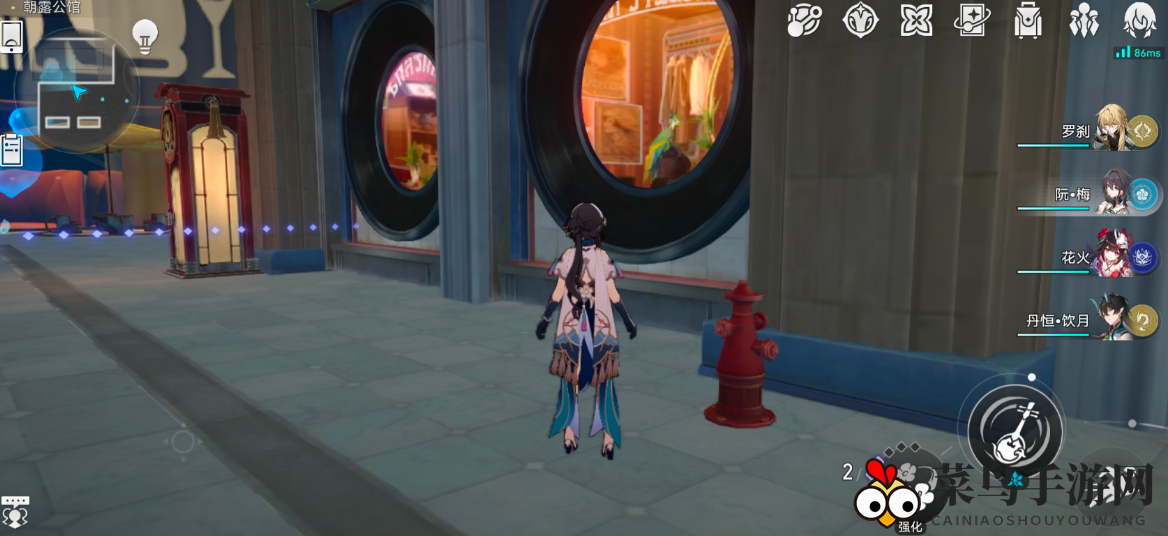Switch to party member 罗刹
The image size is (1168, 536).
(x=1113, y=130)
